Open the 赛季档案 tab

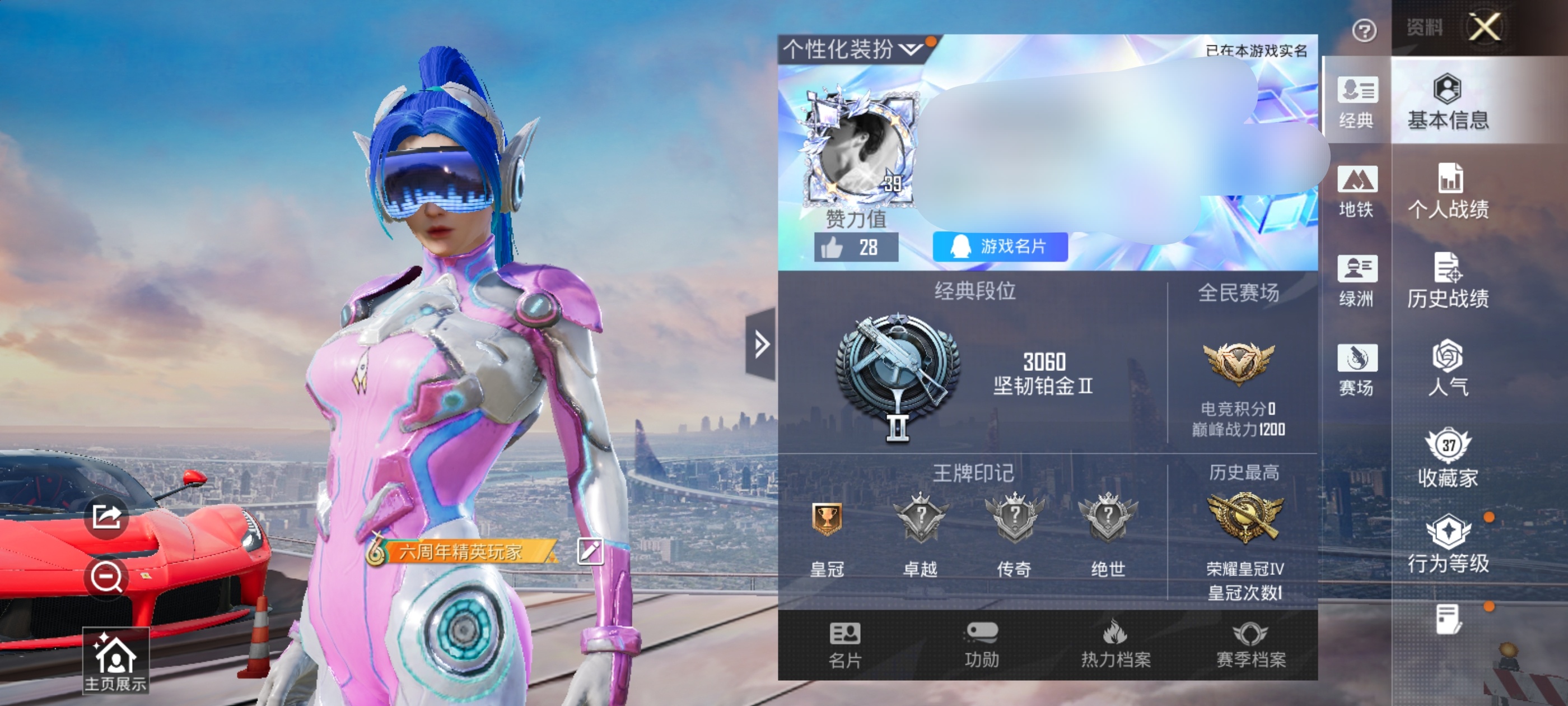pos(1250,644)
